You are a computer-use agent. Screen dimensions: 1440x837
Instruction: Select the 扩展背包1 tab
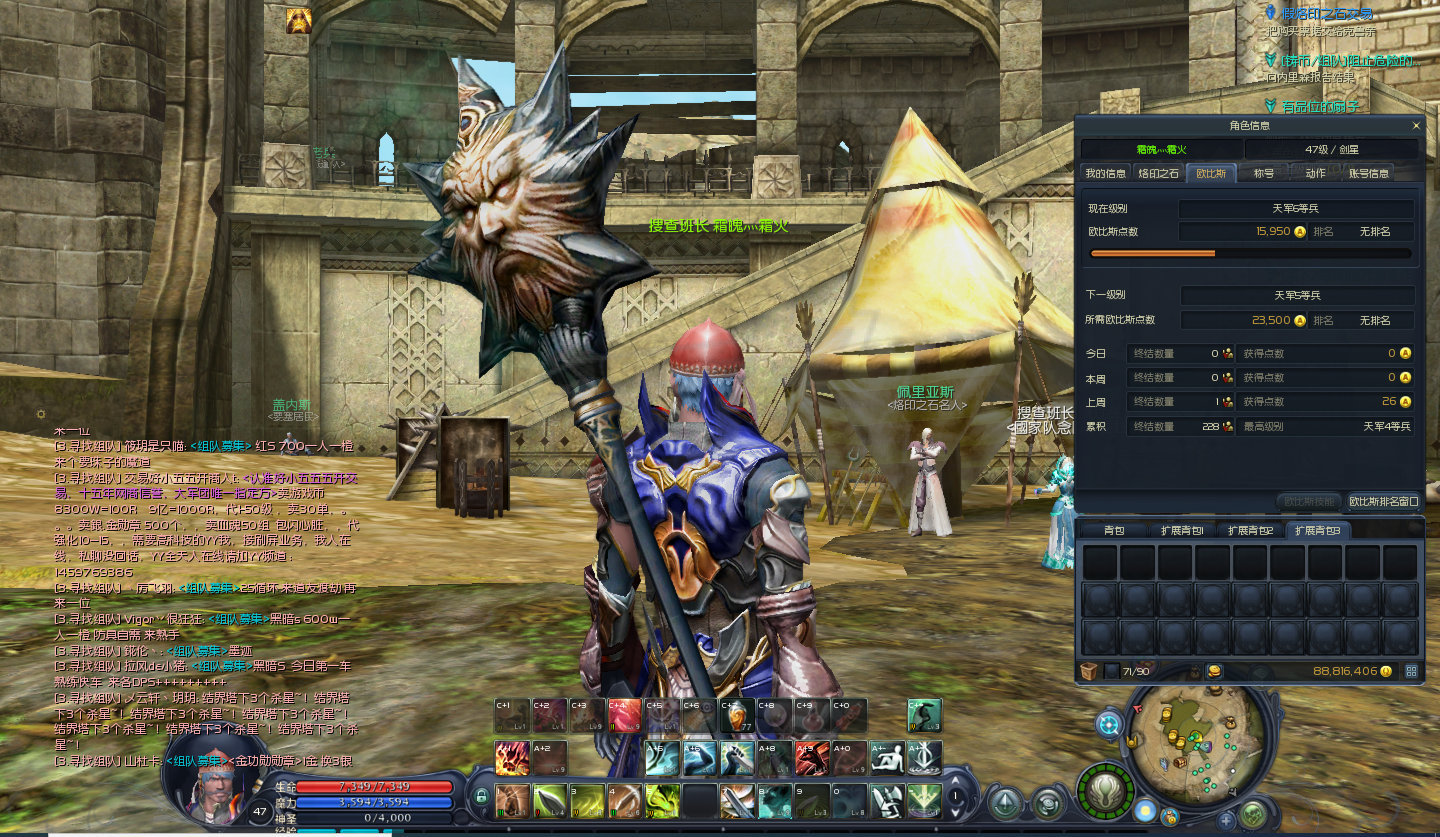[1181, 530]
